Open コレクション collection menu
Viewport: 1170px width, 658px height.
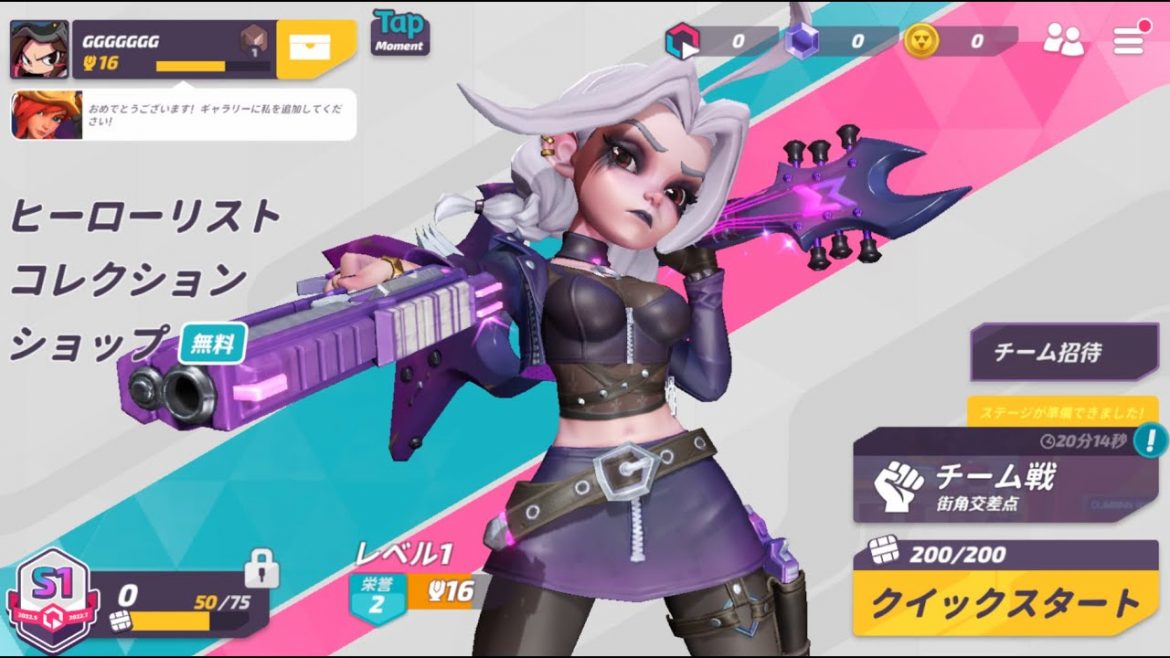[129, 279]
